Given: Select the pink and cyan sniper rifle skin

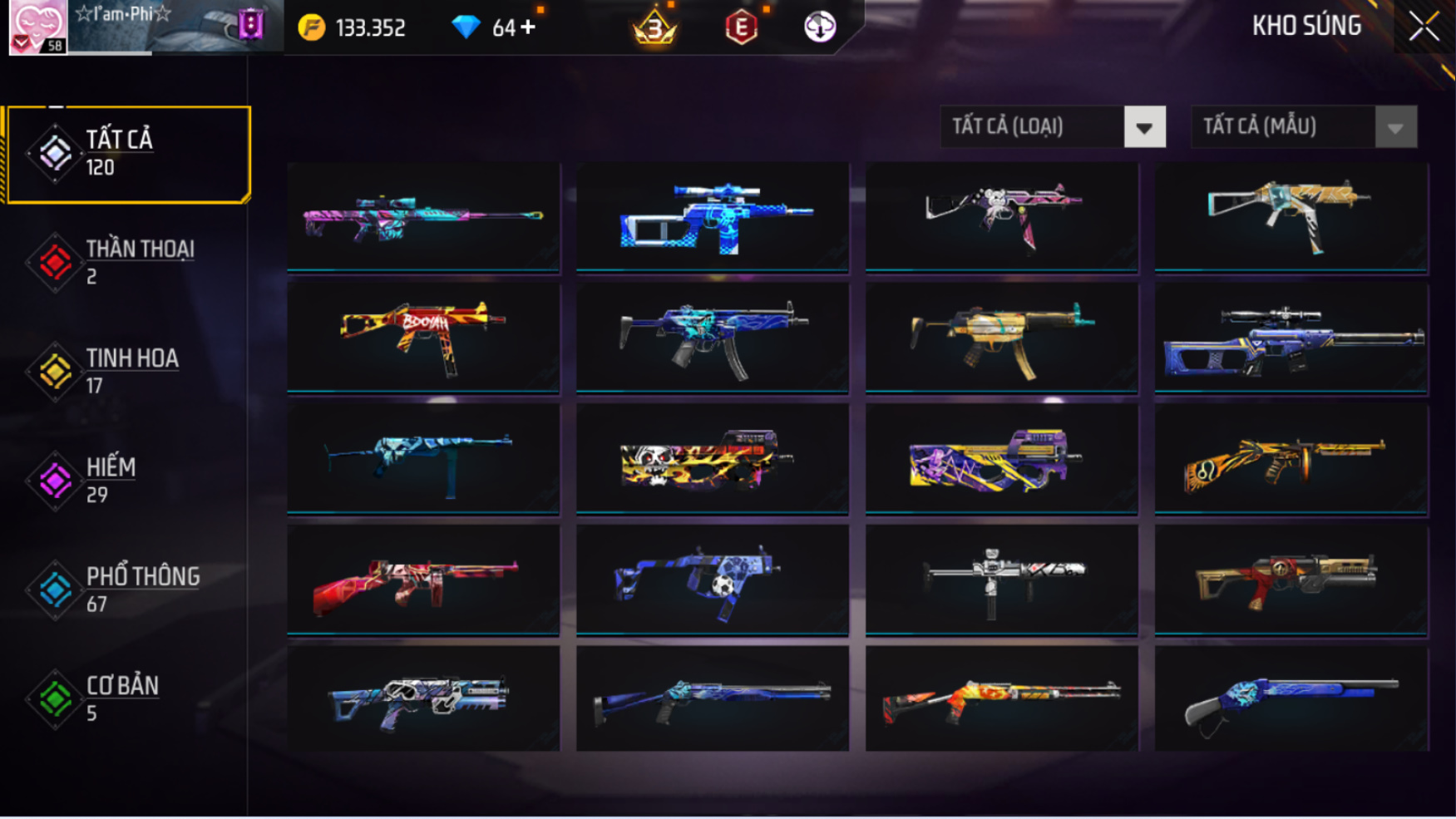Looking at the screenshot, I should [x=423, y=216].
